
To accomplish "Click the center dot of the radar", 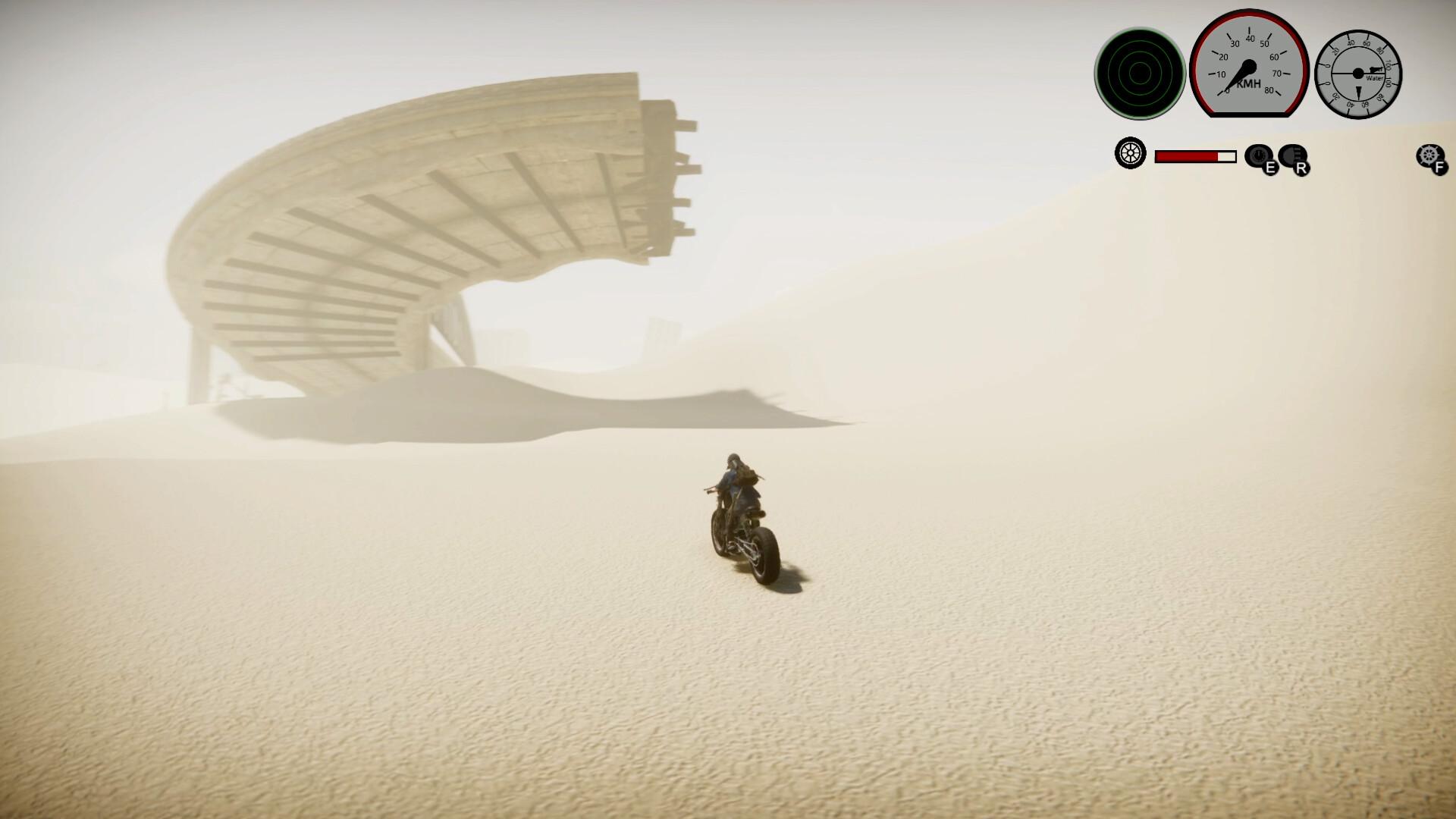I will click(1140, 73).
